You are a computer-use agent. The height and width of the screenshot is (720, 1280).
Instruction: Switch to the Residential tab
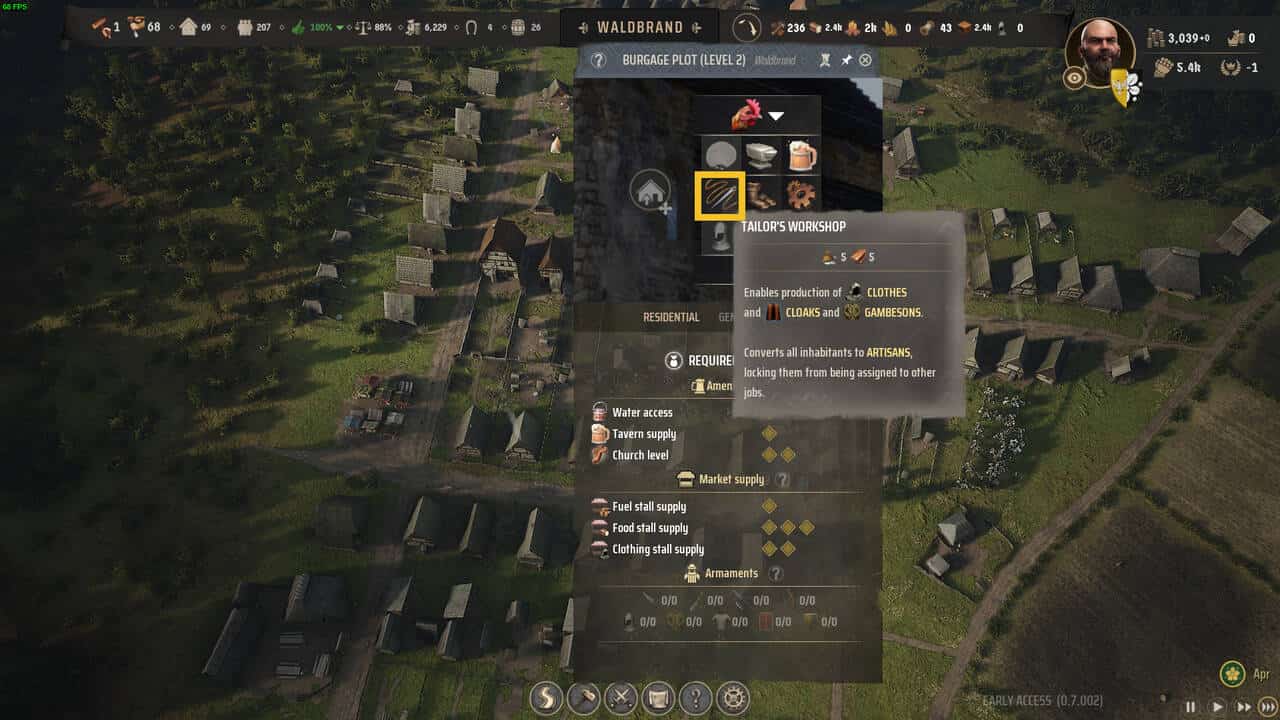click(x=671, y=317)
